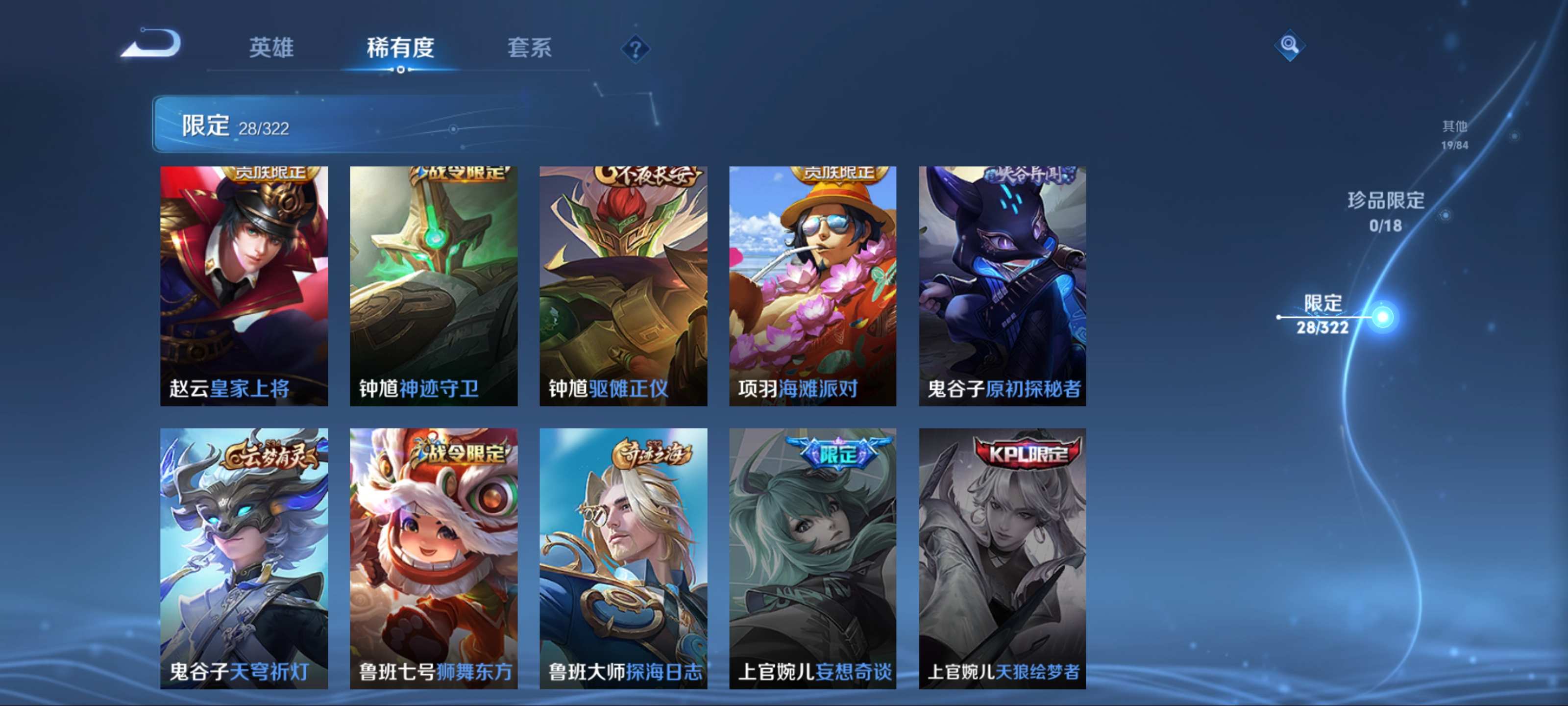
Task: Select unowned 上官婉儿 天狼绘梦者 skin card
Action: 1002,558
